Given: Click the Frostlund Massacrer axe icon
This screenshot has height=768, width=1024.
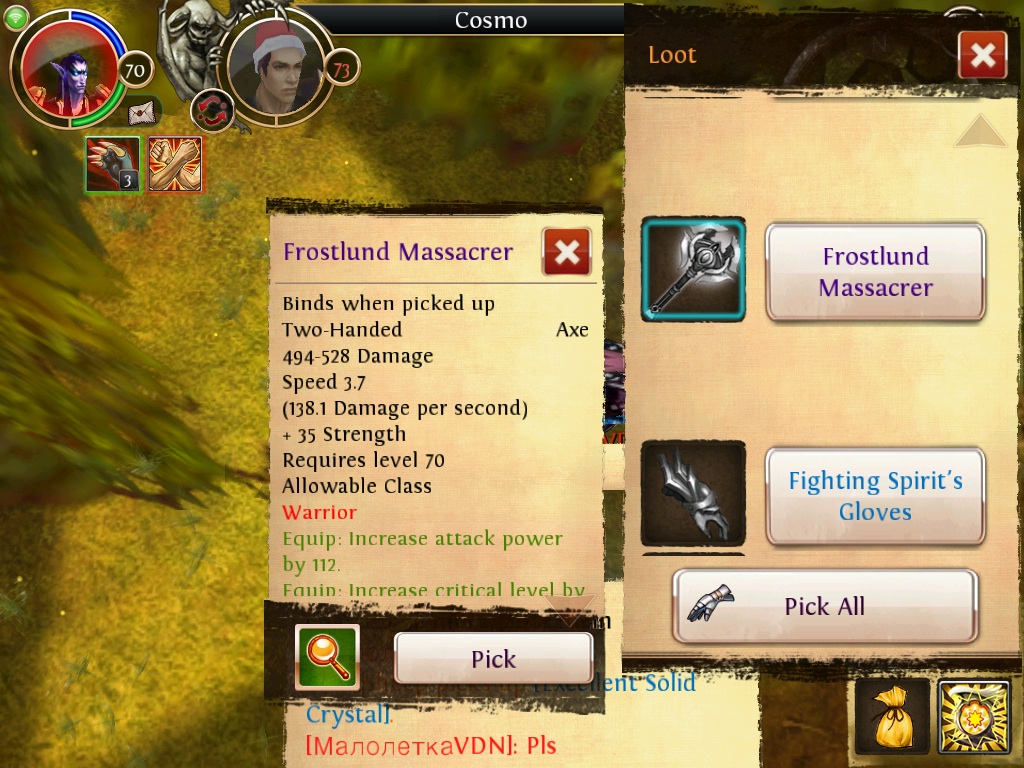Looking at the screenshot, I should (x=693, y=269).
